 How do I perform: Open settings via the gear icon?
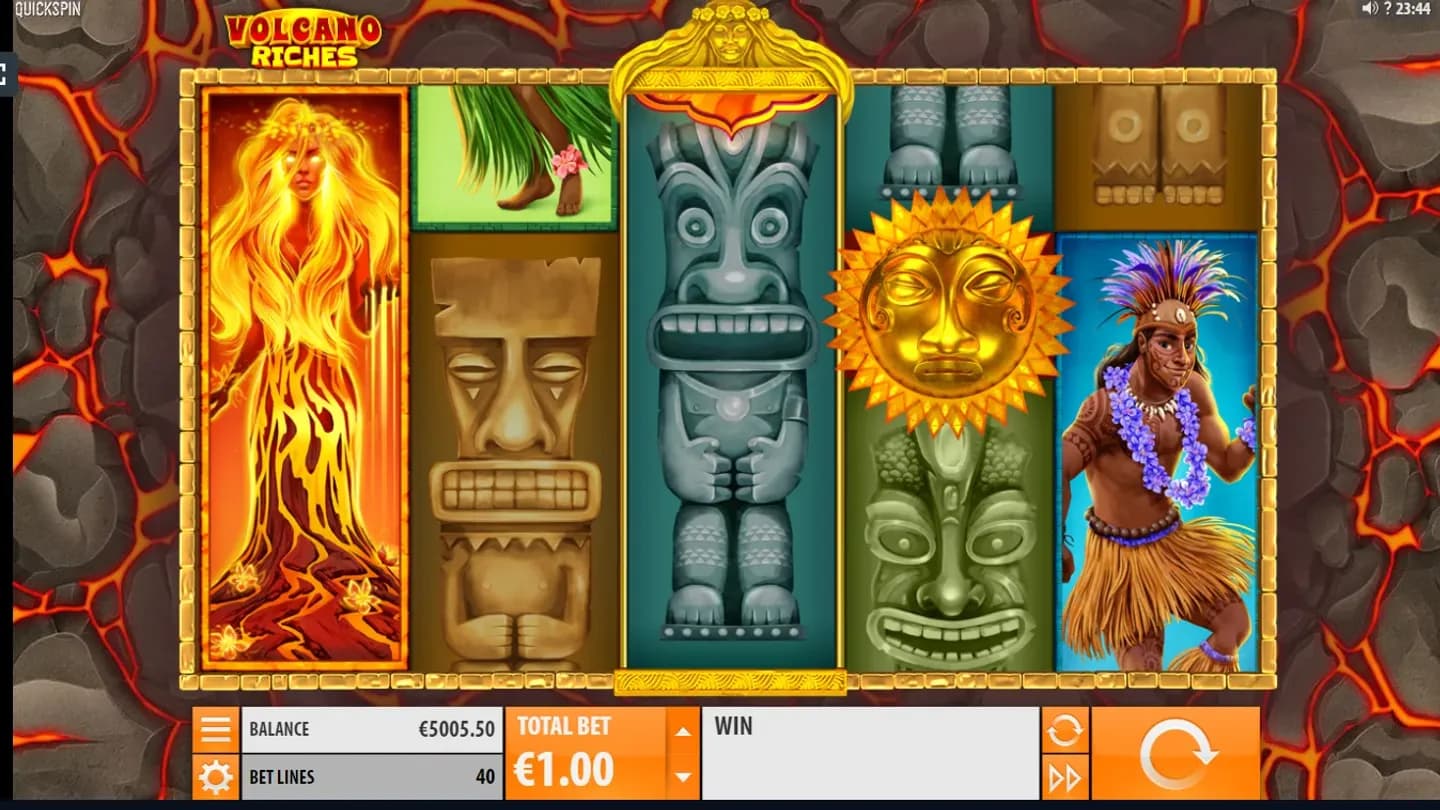tap(216, 777)
